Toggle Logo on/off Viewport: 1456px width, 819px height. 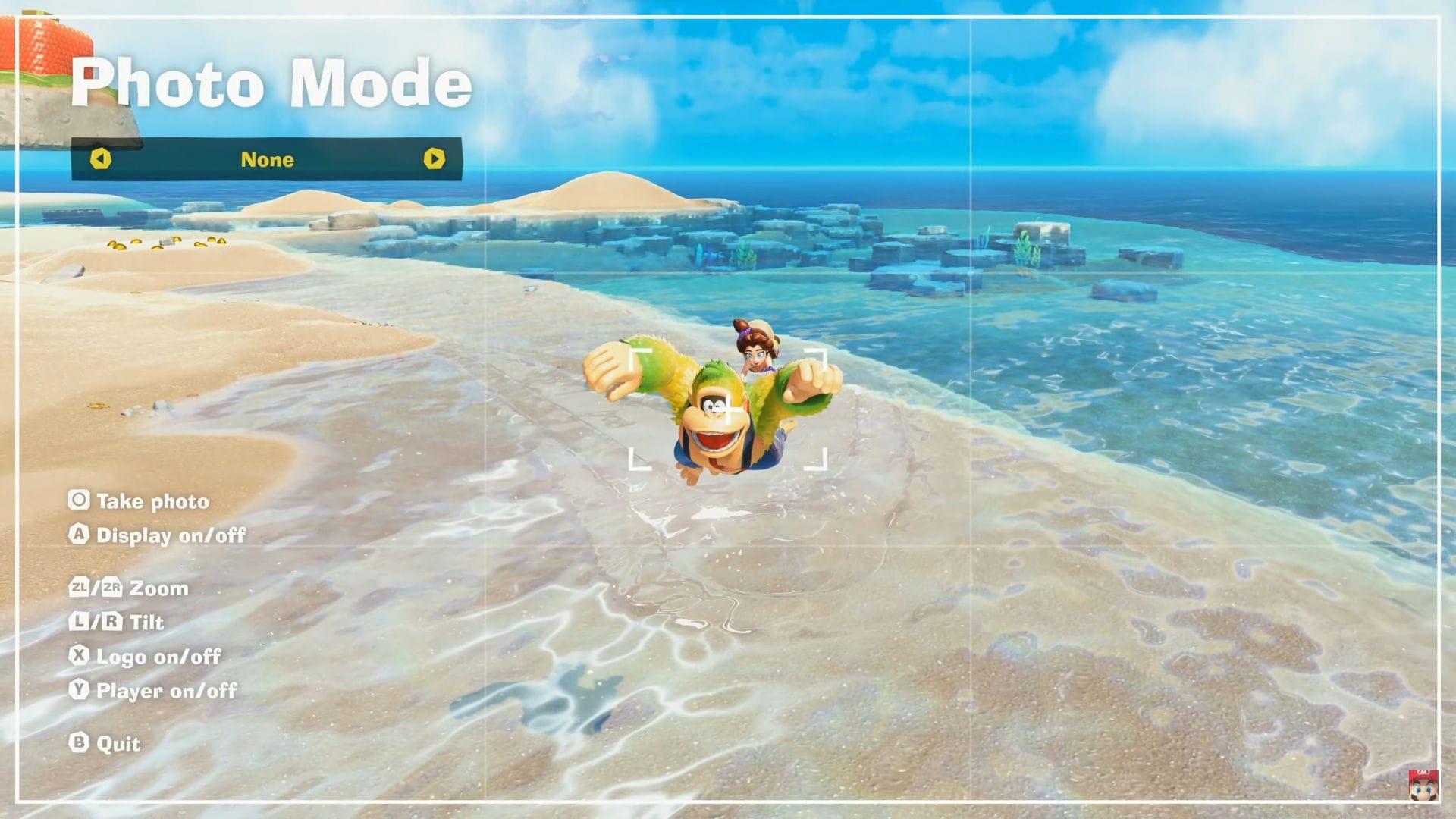158,657
